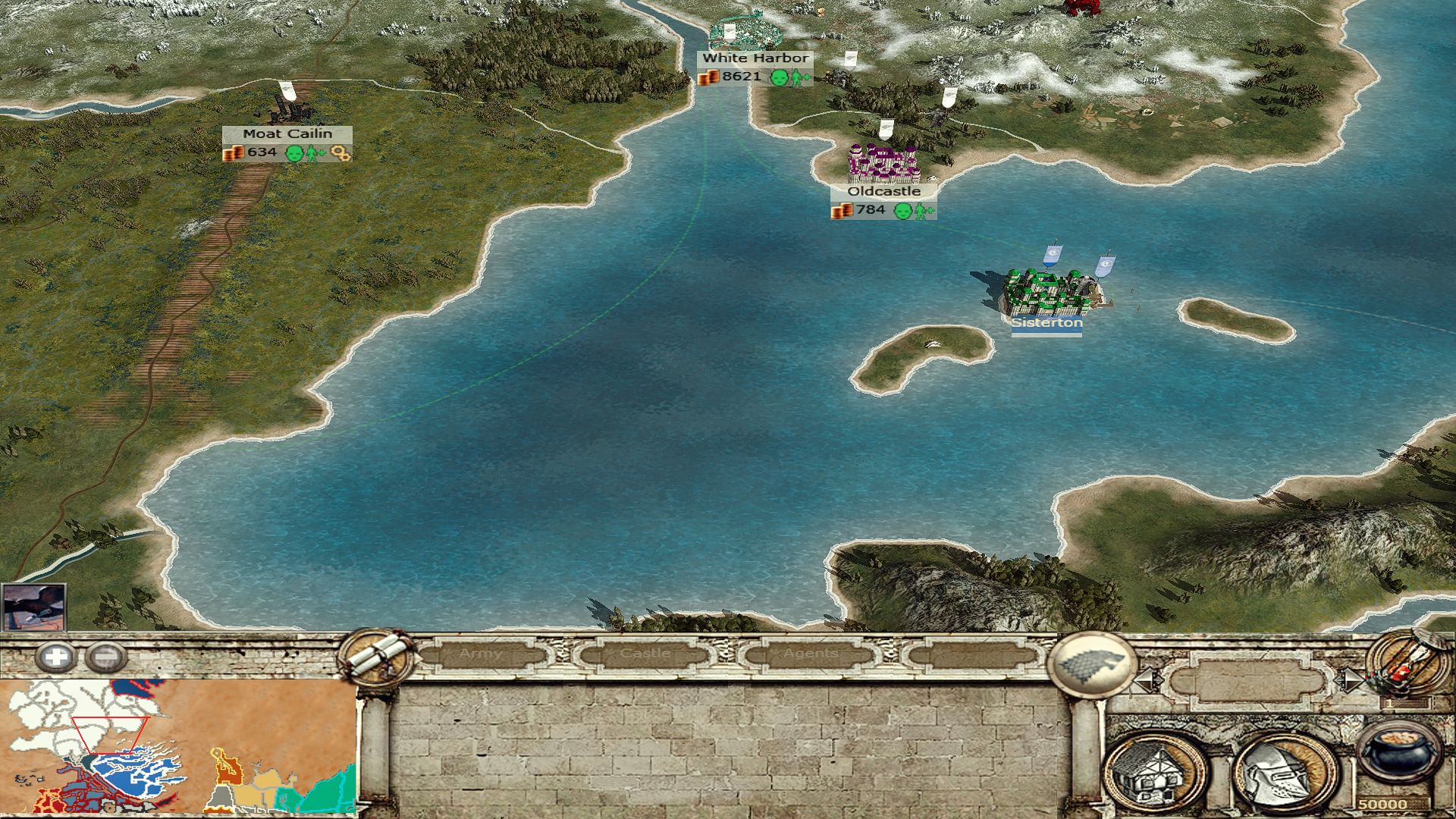Viewport: 1456px width, 819px height.
Task: Select the White Harbor settlement label
Action: 755,58
